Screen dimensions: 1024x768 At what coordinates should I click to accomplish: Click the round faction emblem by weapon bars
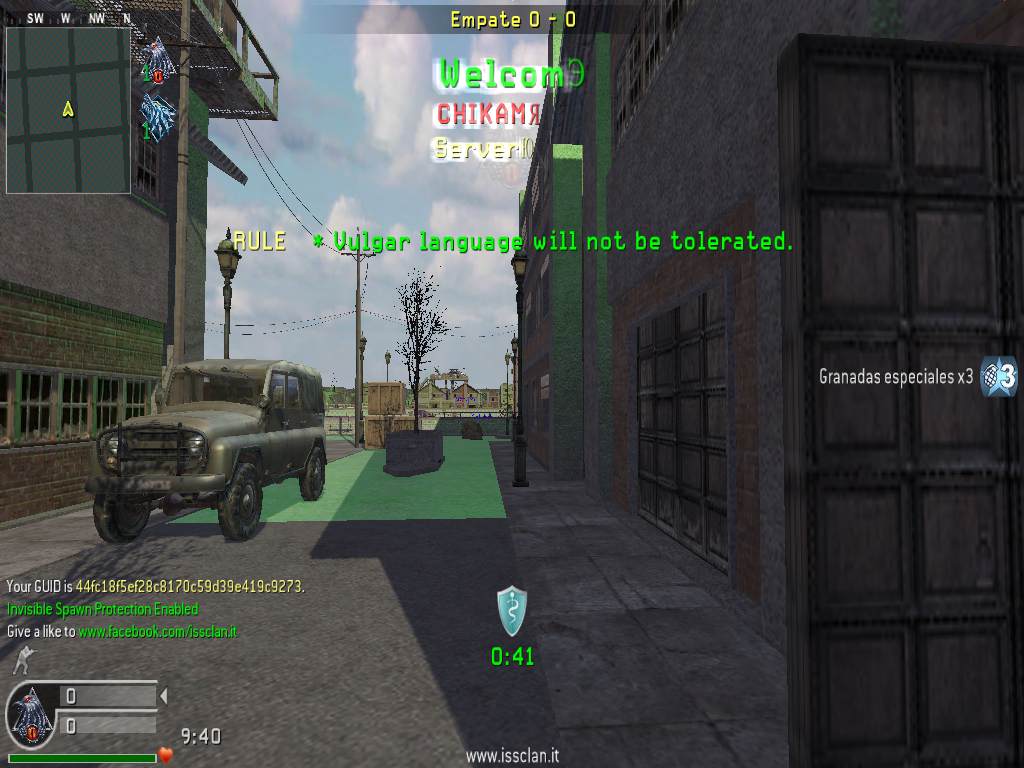click(x=31, y=716)
